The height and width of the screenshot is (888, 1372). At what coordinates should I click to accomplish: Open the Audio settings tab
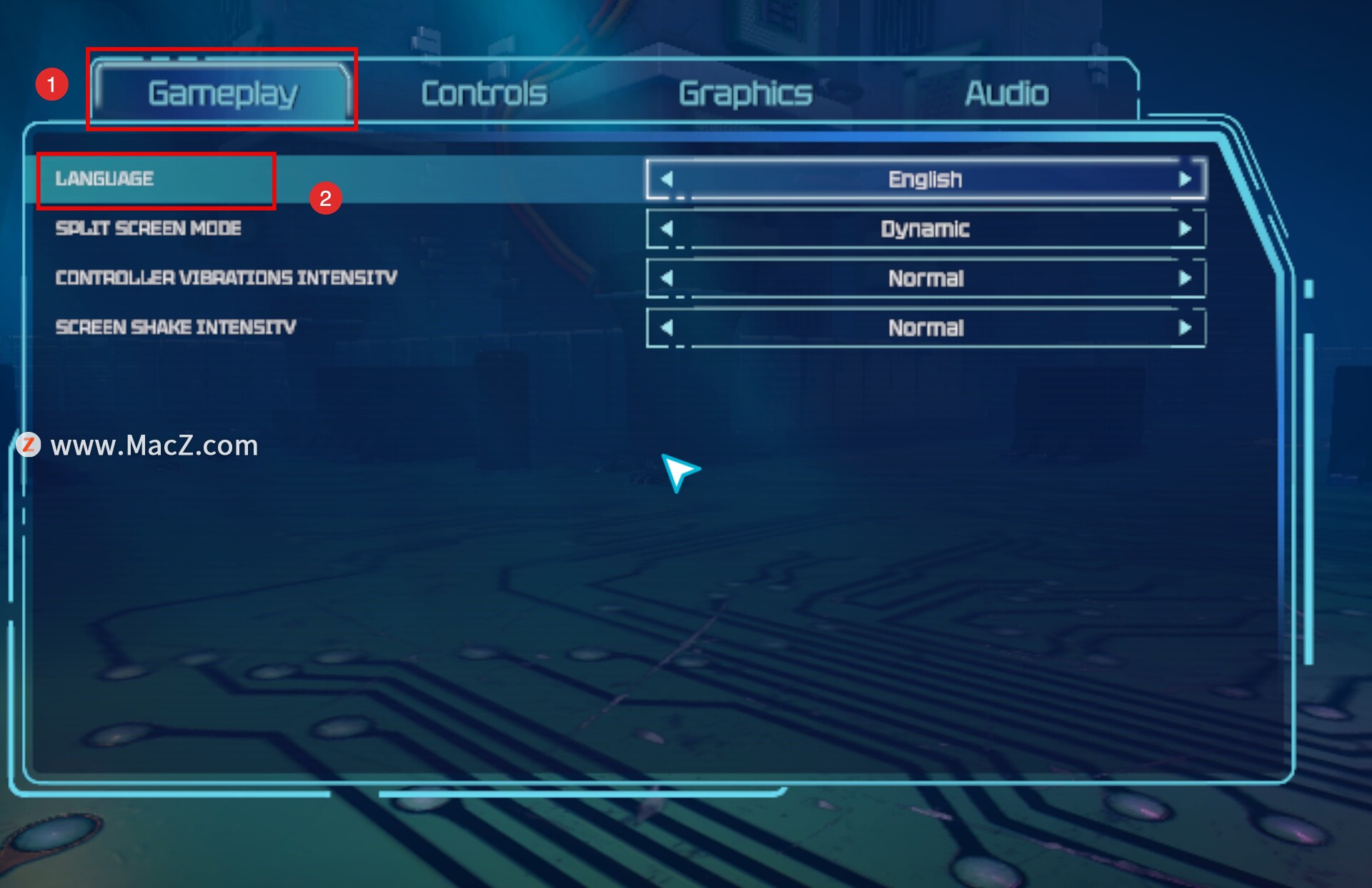[x=1006, y=93]
